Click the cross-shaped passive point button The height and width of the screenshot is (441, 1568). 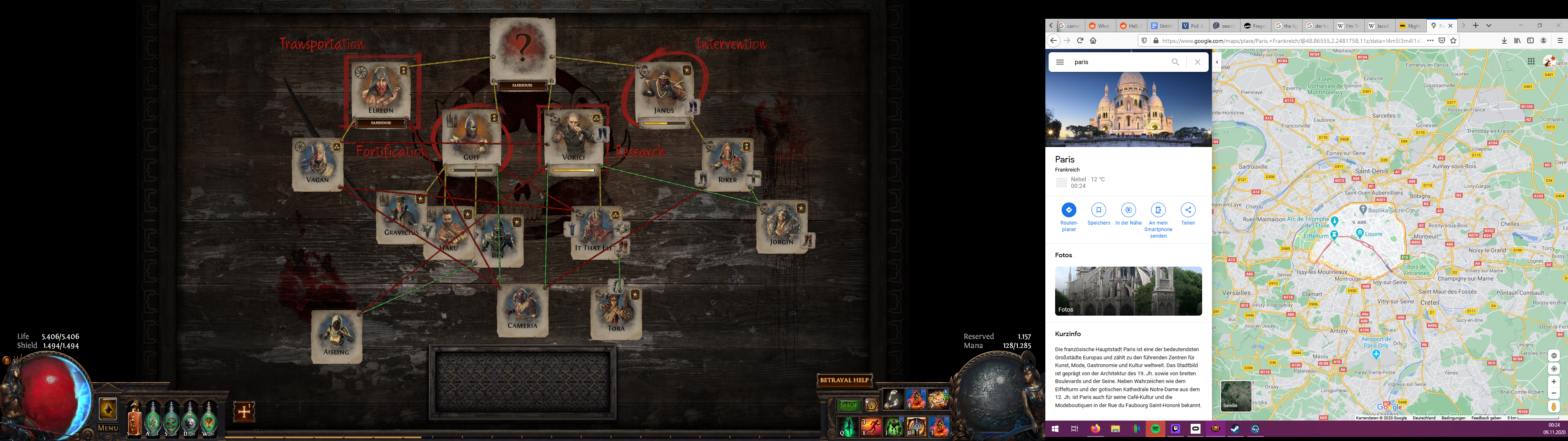244,412
